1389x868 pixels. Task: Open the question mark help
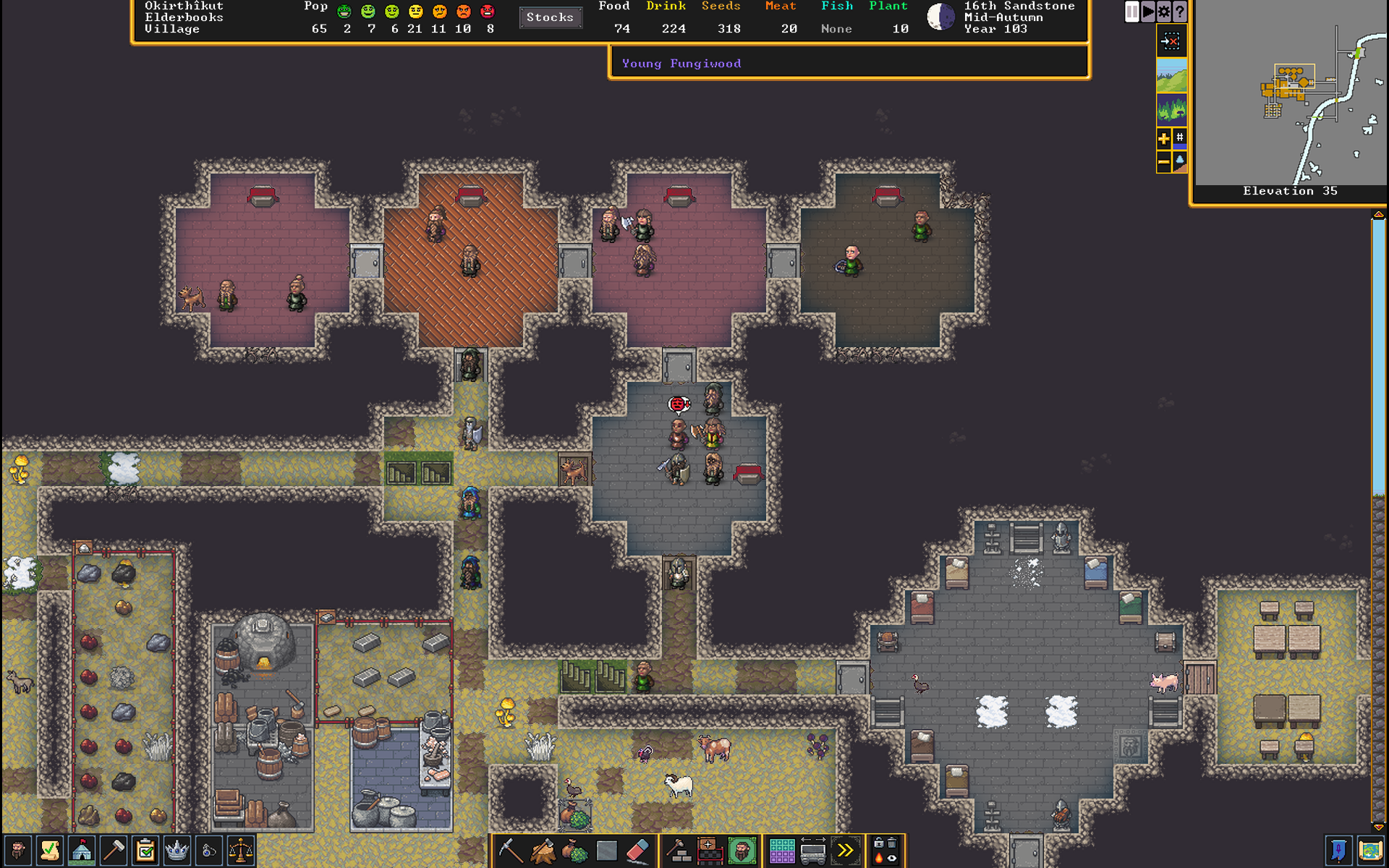[x=1180, y=12]
